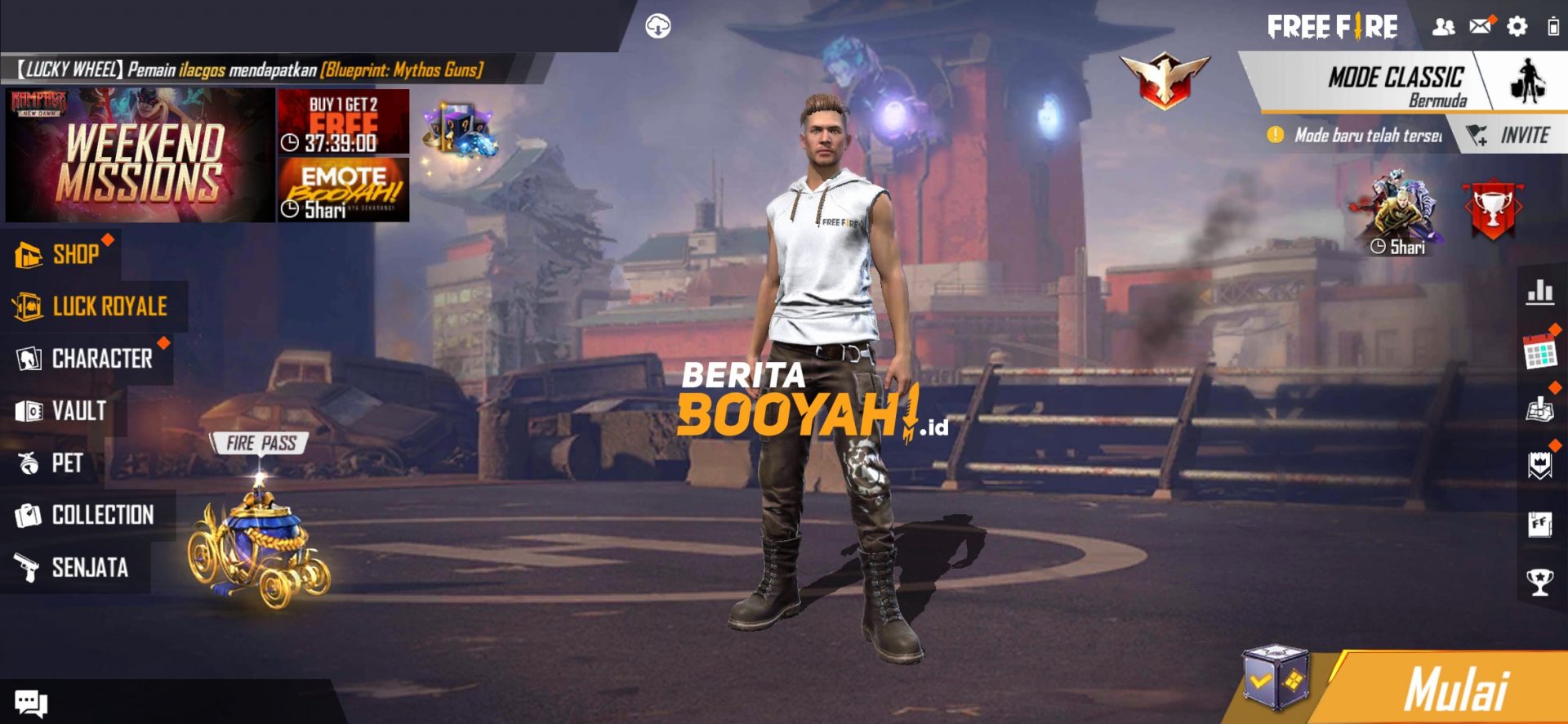Open the Settings gear icon

(1517, 27)
